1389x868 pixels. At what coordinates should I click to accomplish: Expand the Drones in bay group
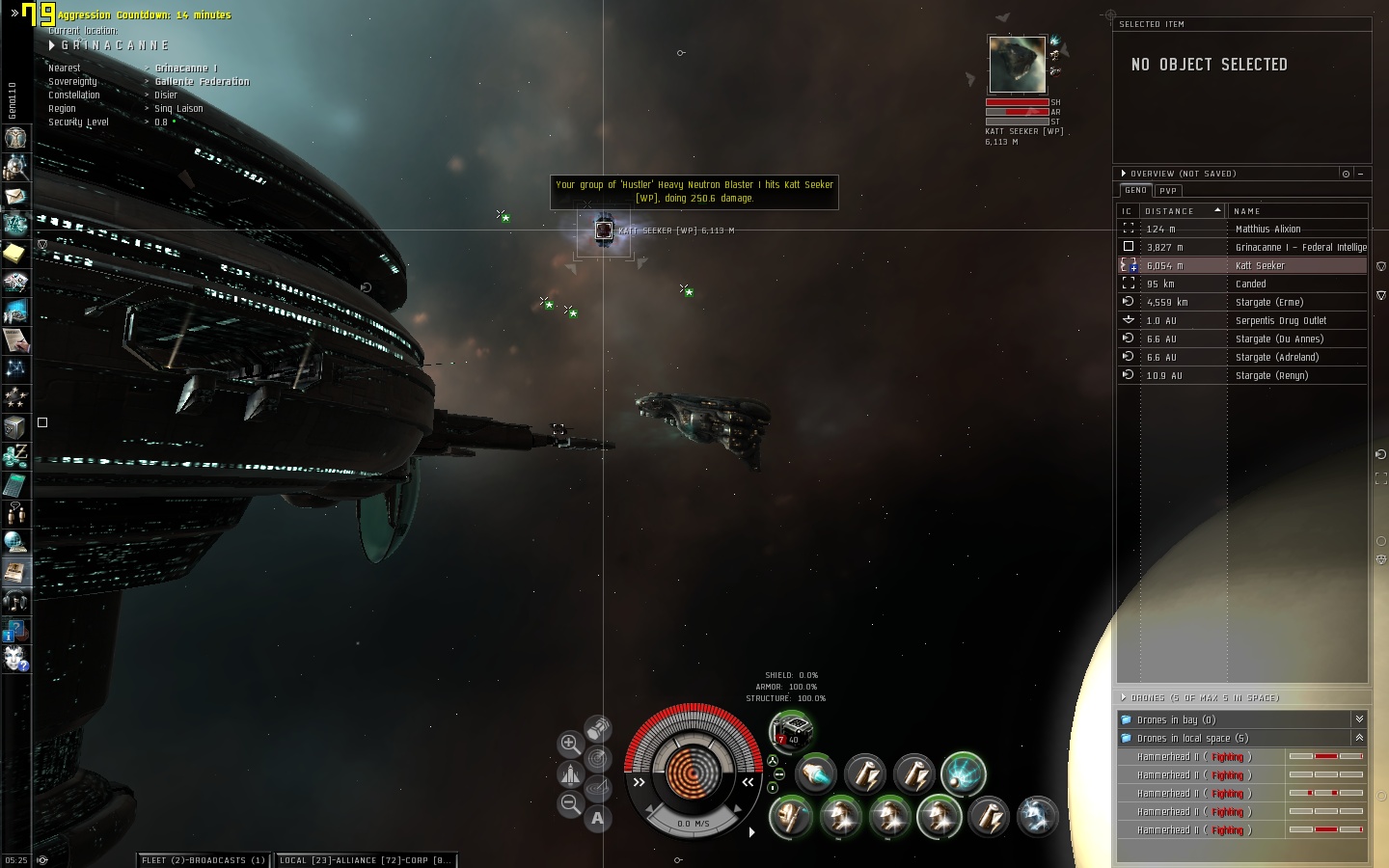[1358, 719]
